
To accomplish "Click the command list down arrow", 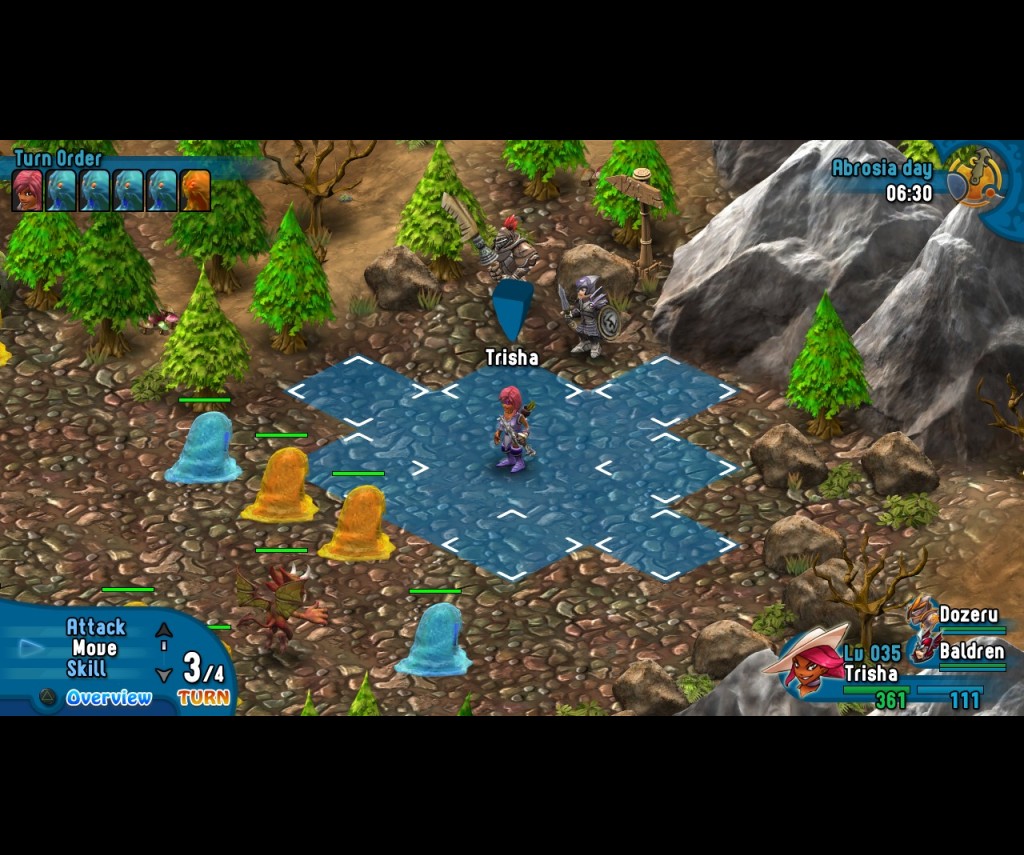I will [x=164, y=675].
